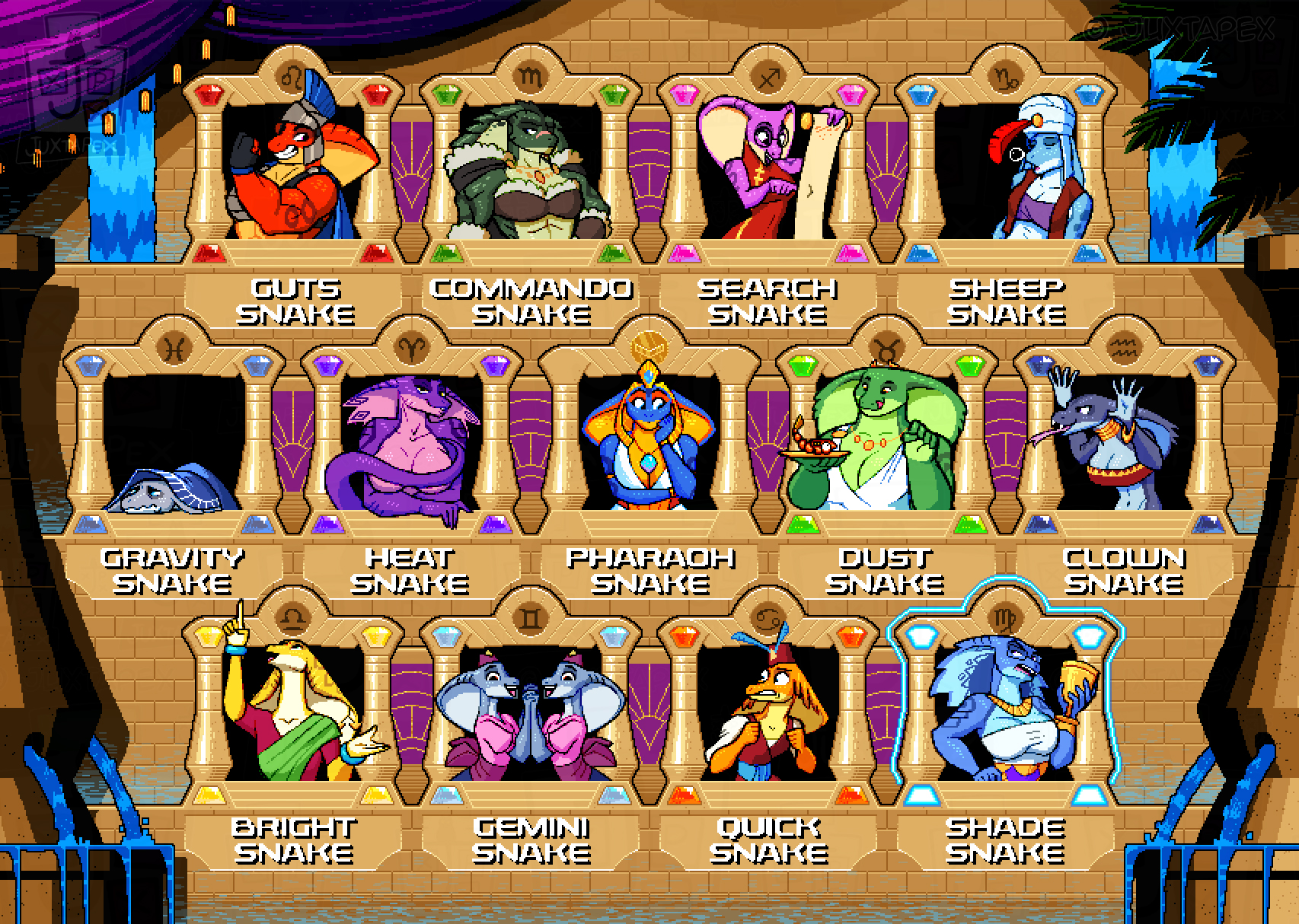This screenshot has width=1299, height=924.
Task: Confirm the highlighted Shade Snake tile
Action: coord(1006,712)
